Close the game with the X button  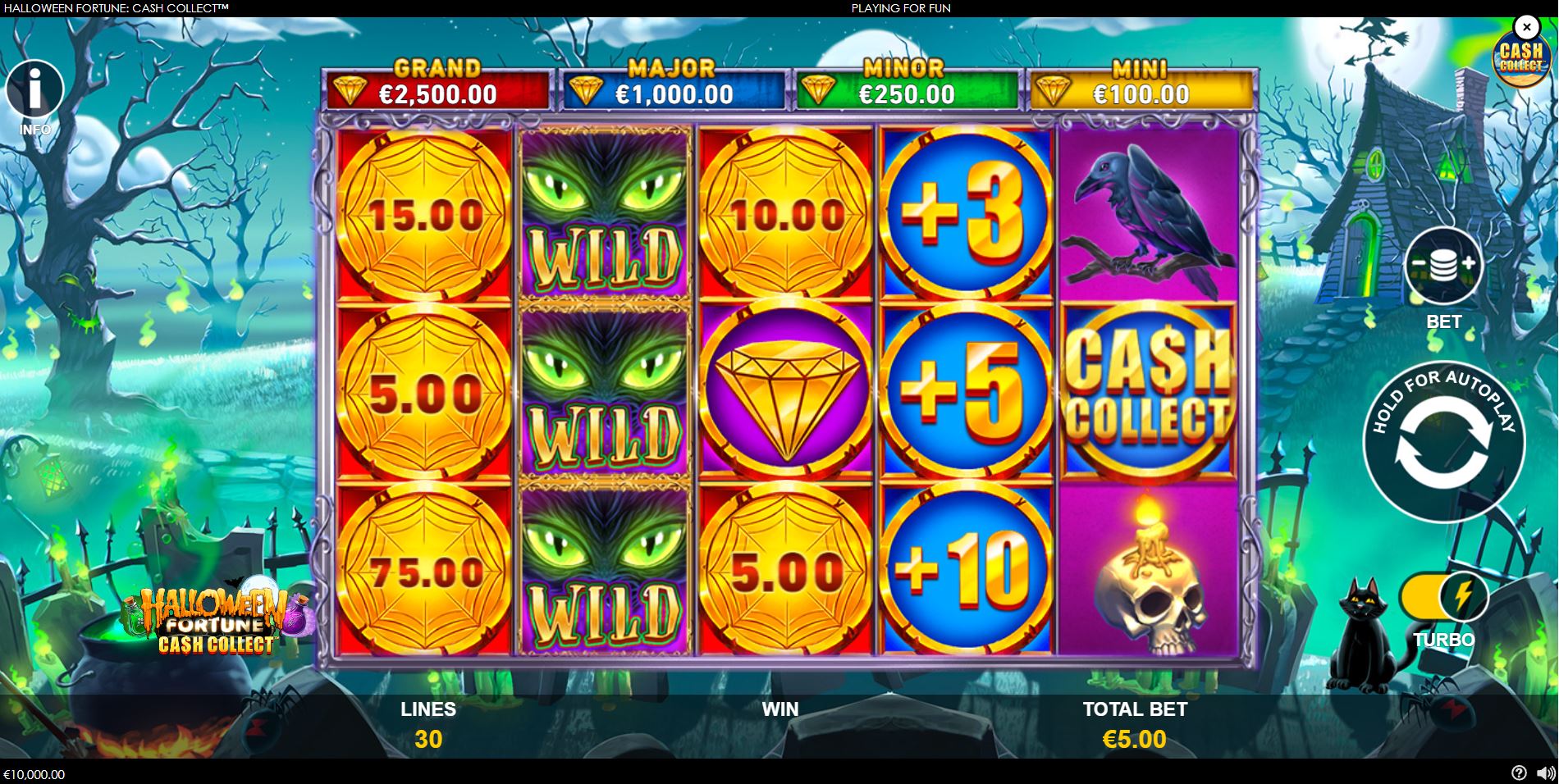(1527, 27)
